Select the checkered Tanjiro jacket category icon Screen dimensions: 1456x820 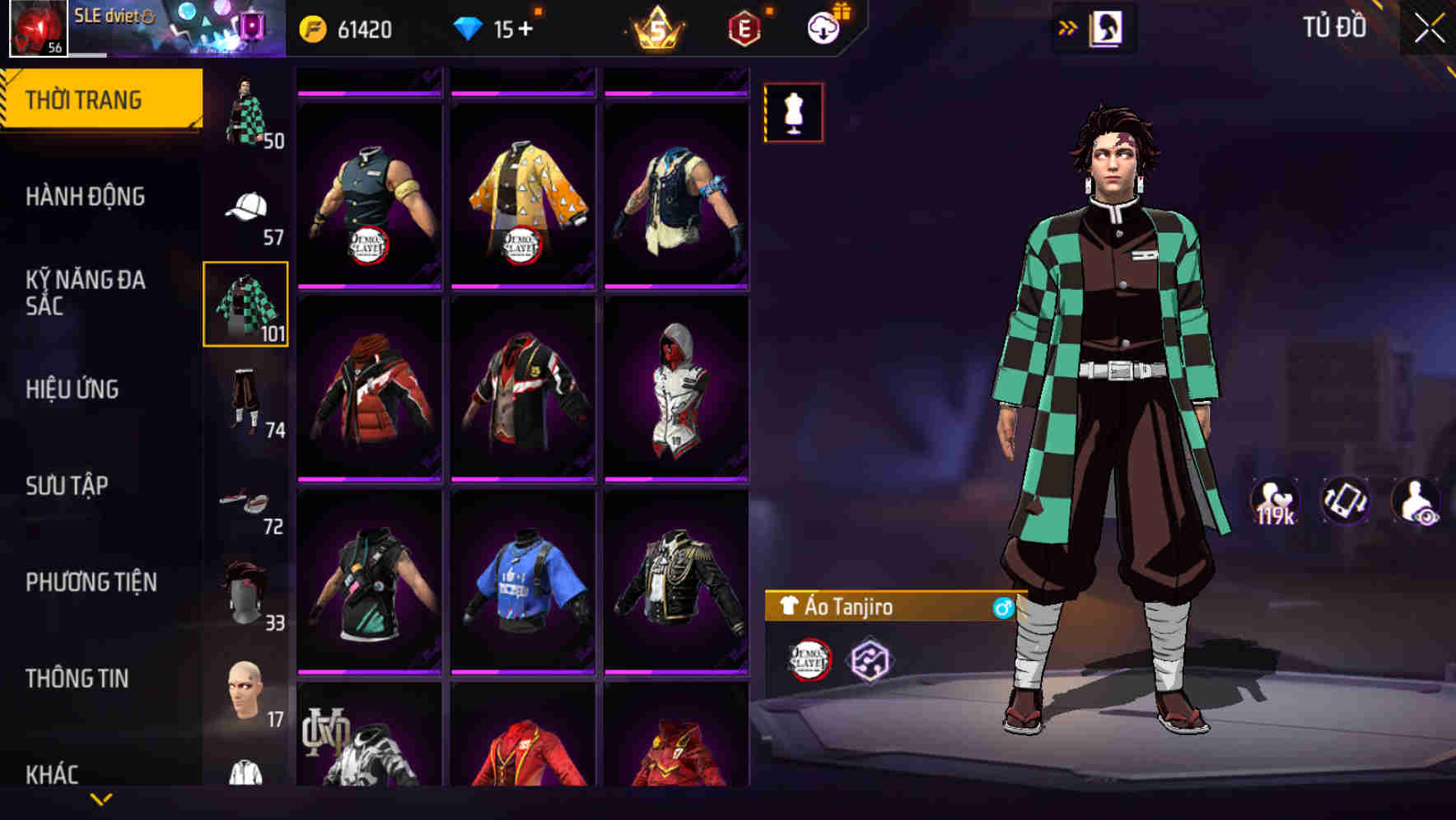[246, 305]
